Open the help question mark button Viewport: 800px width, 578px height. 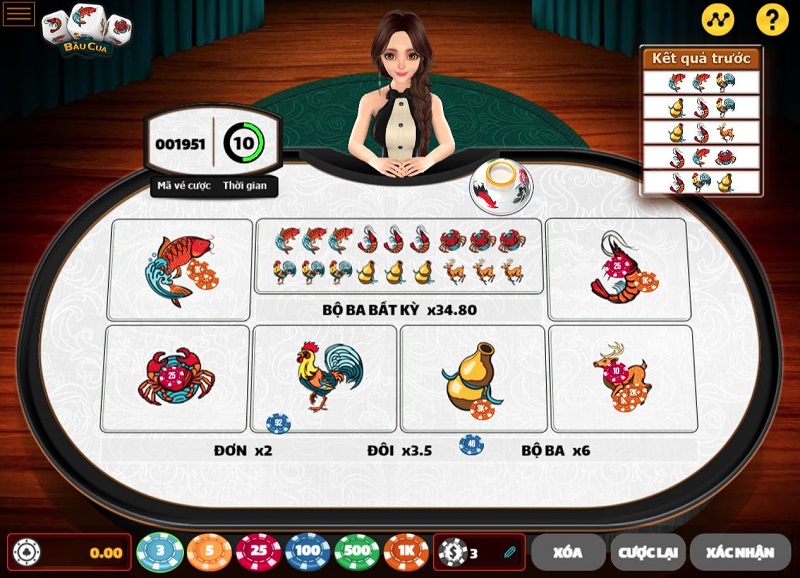click(772, 19)
